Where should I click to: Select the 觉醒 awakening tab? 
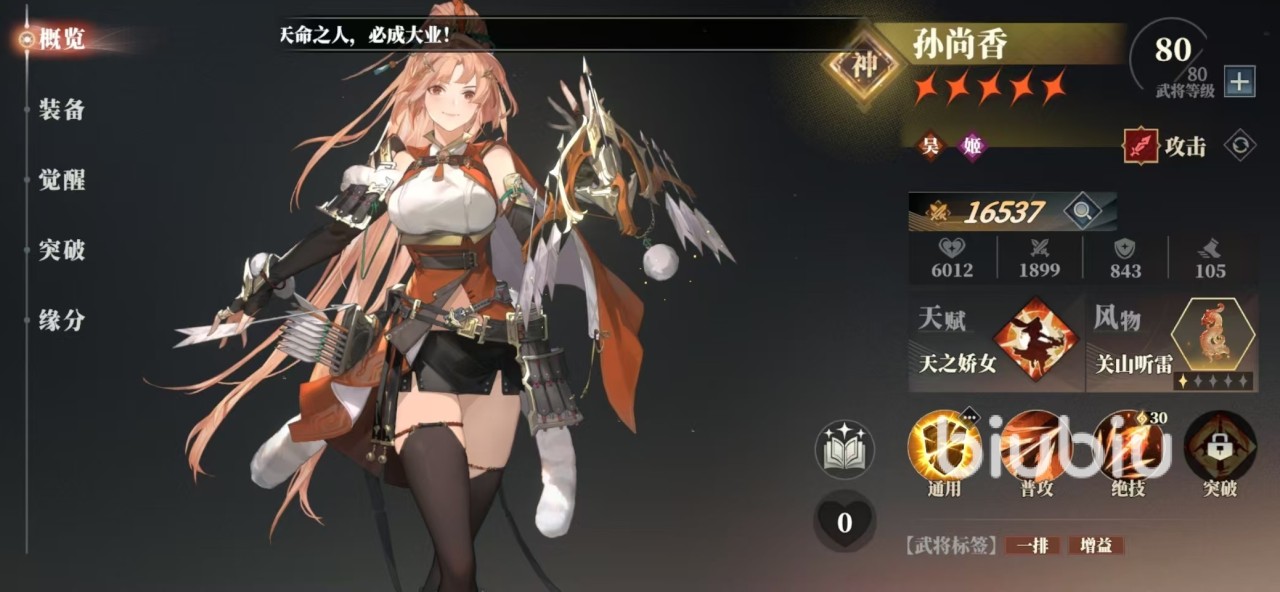(61, 180)
